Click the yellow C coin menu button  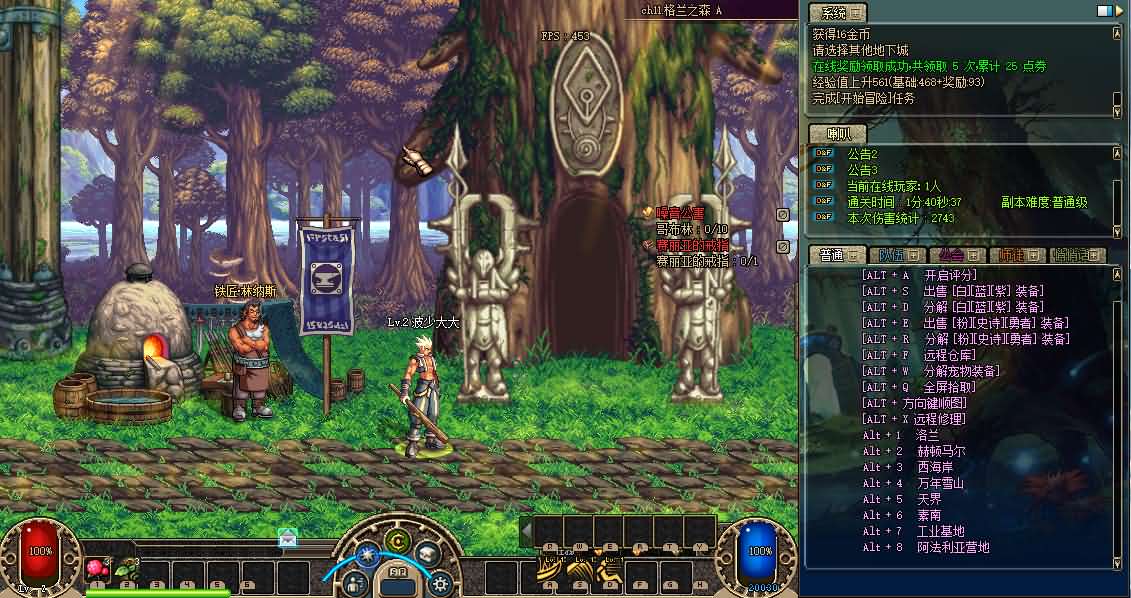(398, 542)
